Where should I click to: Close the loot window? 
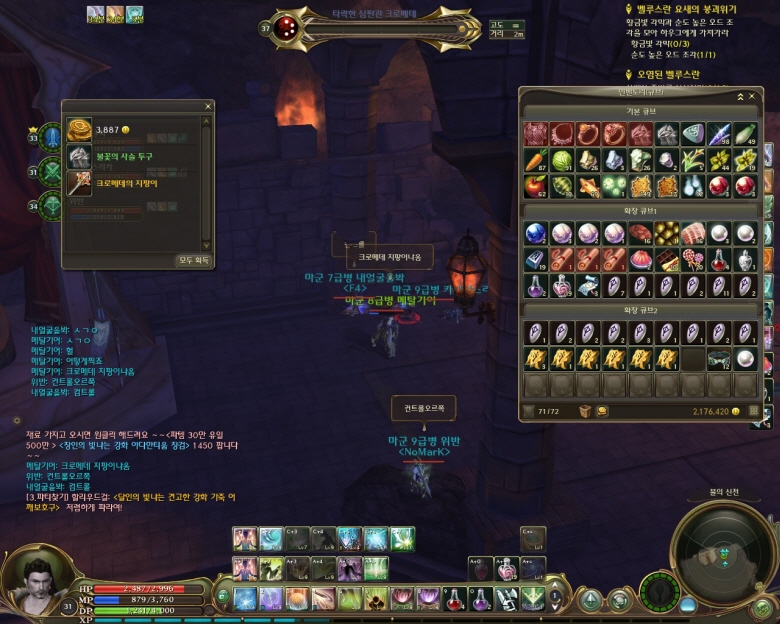pyautogui.click(x=208, y=106)
